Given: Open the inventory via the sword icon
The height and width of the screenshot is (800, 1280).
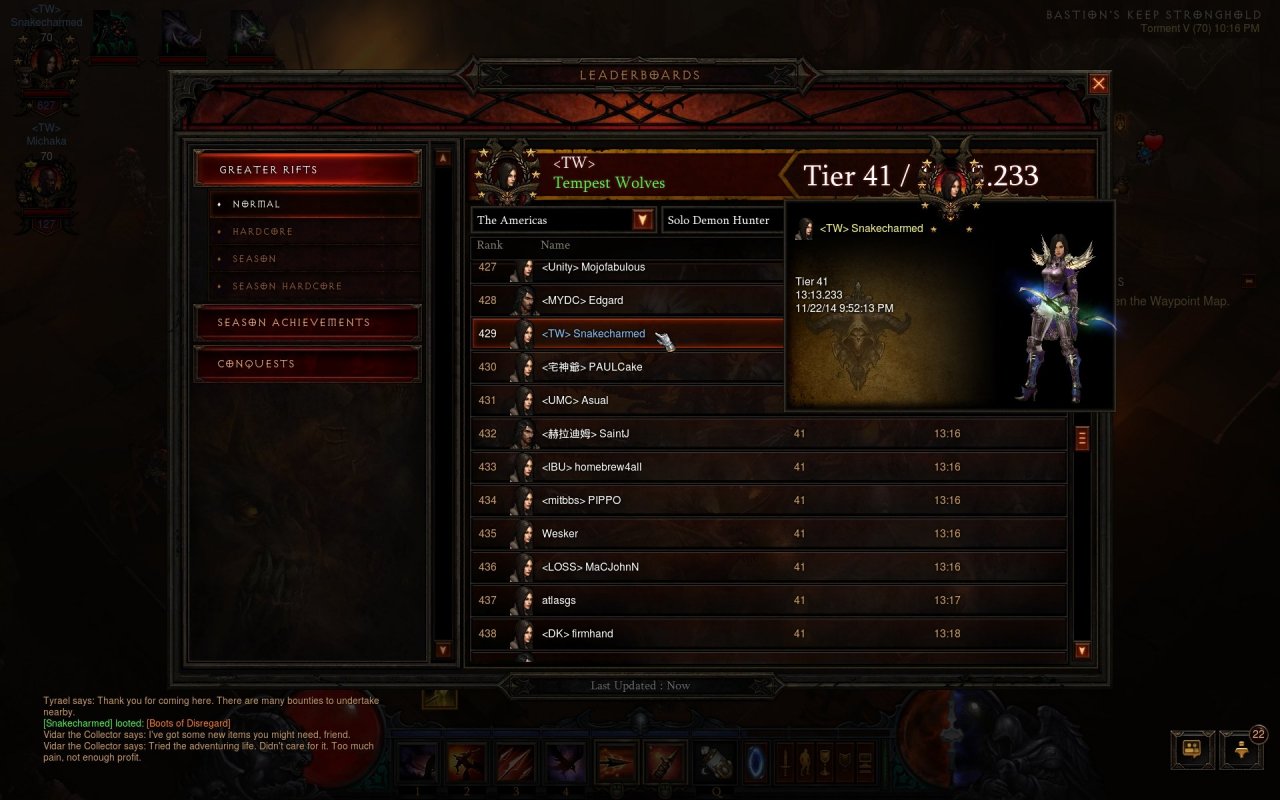Looking at the screenshot, I should click(x=785, y=763).
